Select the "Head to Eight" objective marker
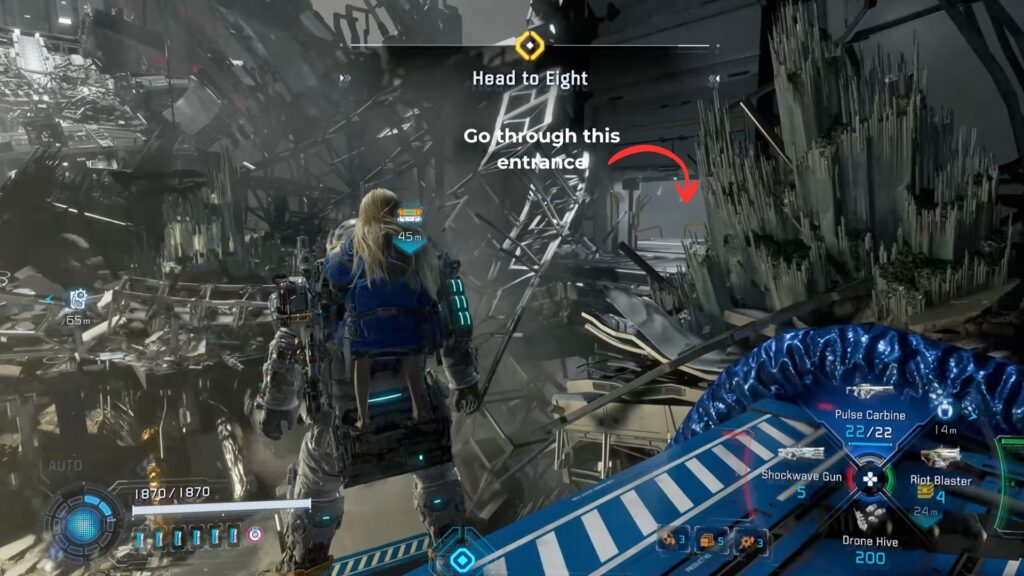The width and height of the screenshot is (1024, 576). [x=528, y=46]
